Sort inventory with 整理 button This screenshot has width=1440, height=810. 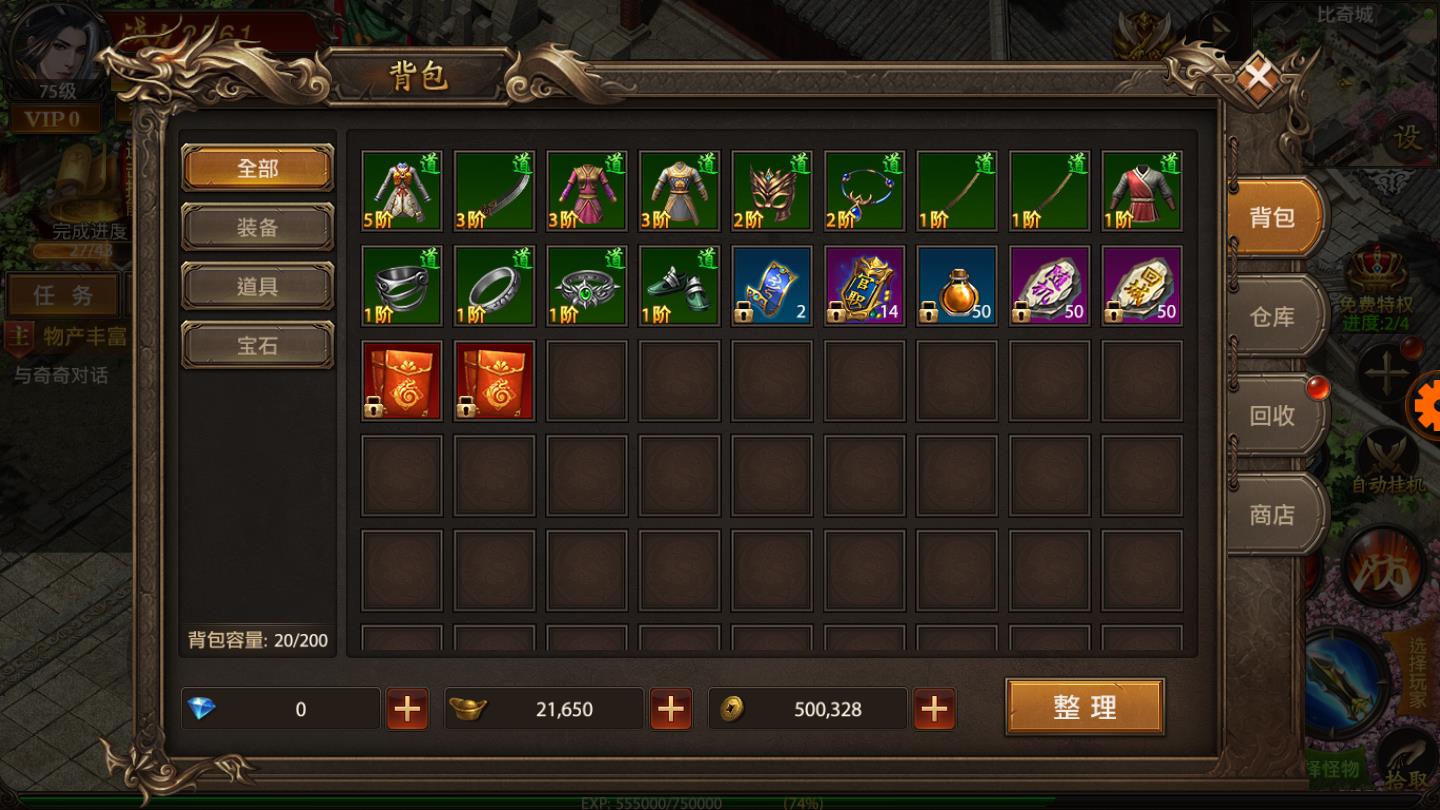tap(1084, 707)
